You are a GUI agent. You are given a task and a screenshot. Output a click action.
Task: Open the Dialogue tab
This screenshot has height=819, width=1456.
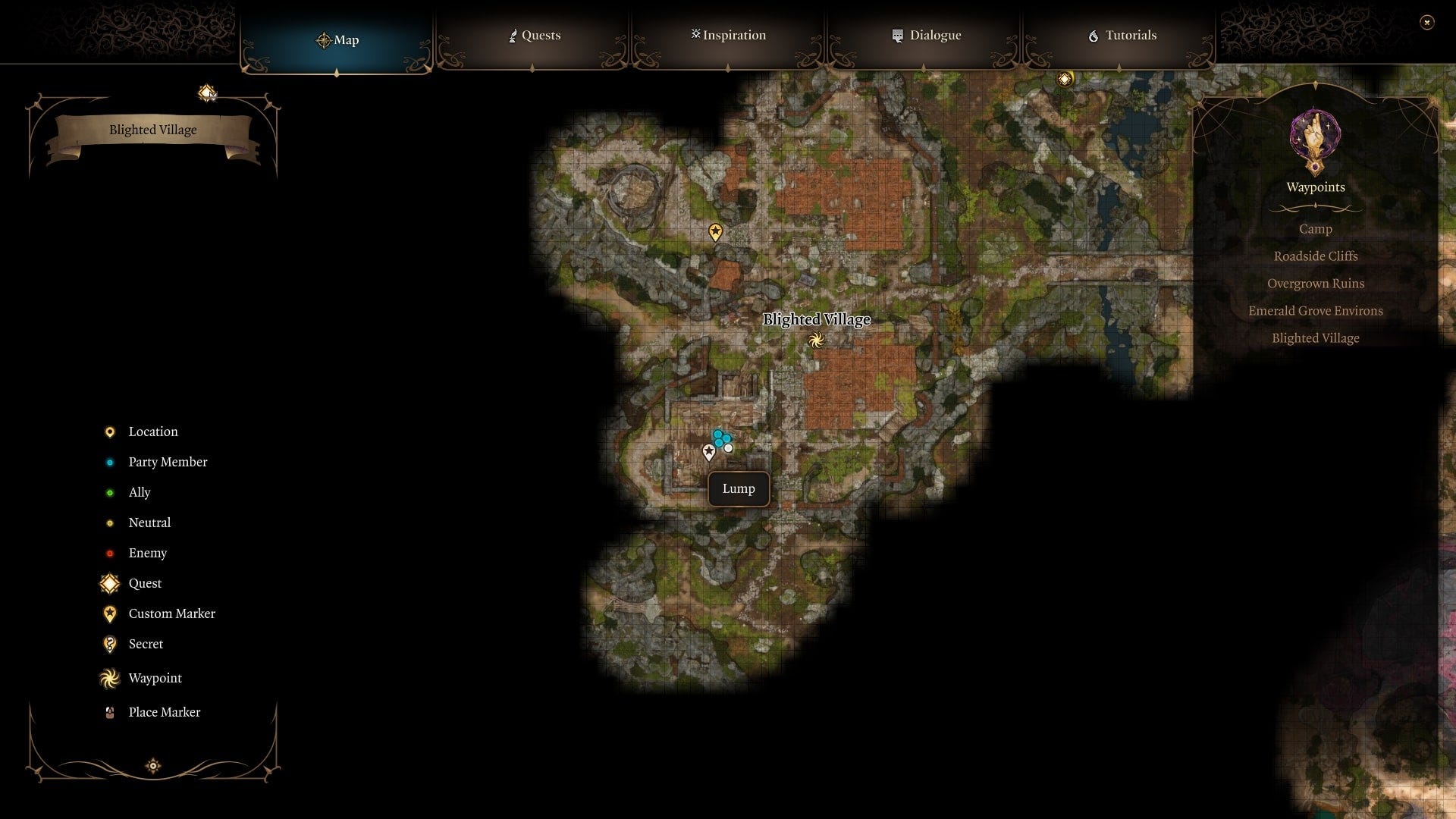click(925, 35)
